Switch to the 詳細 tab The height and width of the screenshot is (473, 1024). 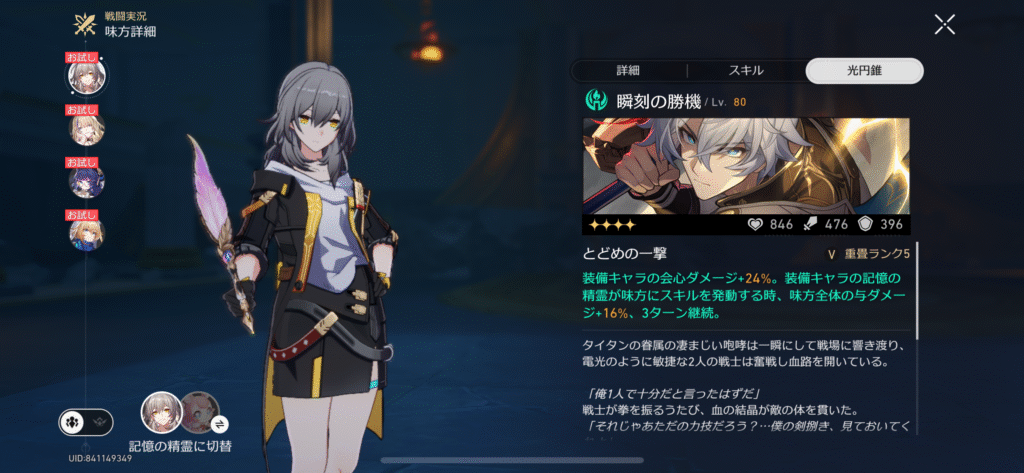click(x=628, y=70)
